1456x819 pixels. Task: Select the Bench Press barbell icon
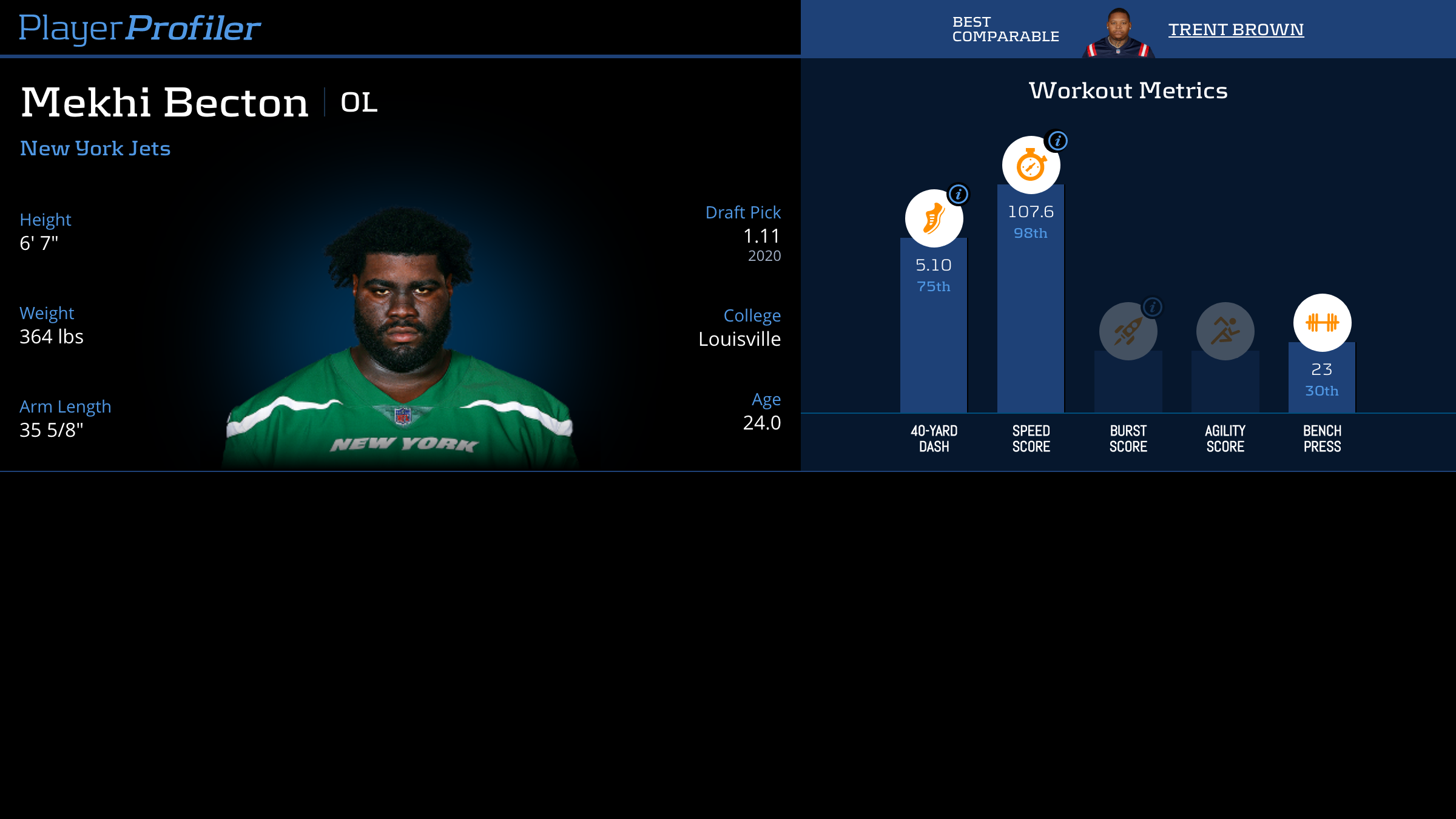coord(1322,323)
